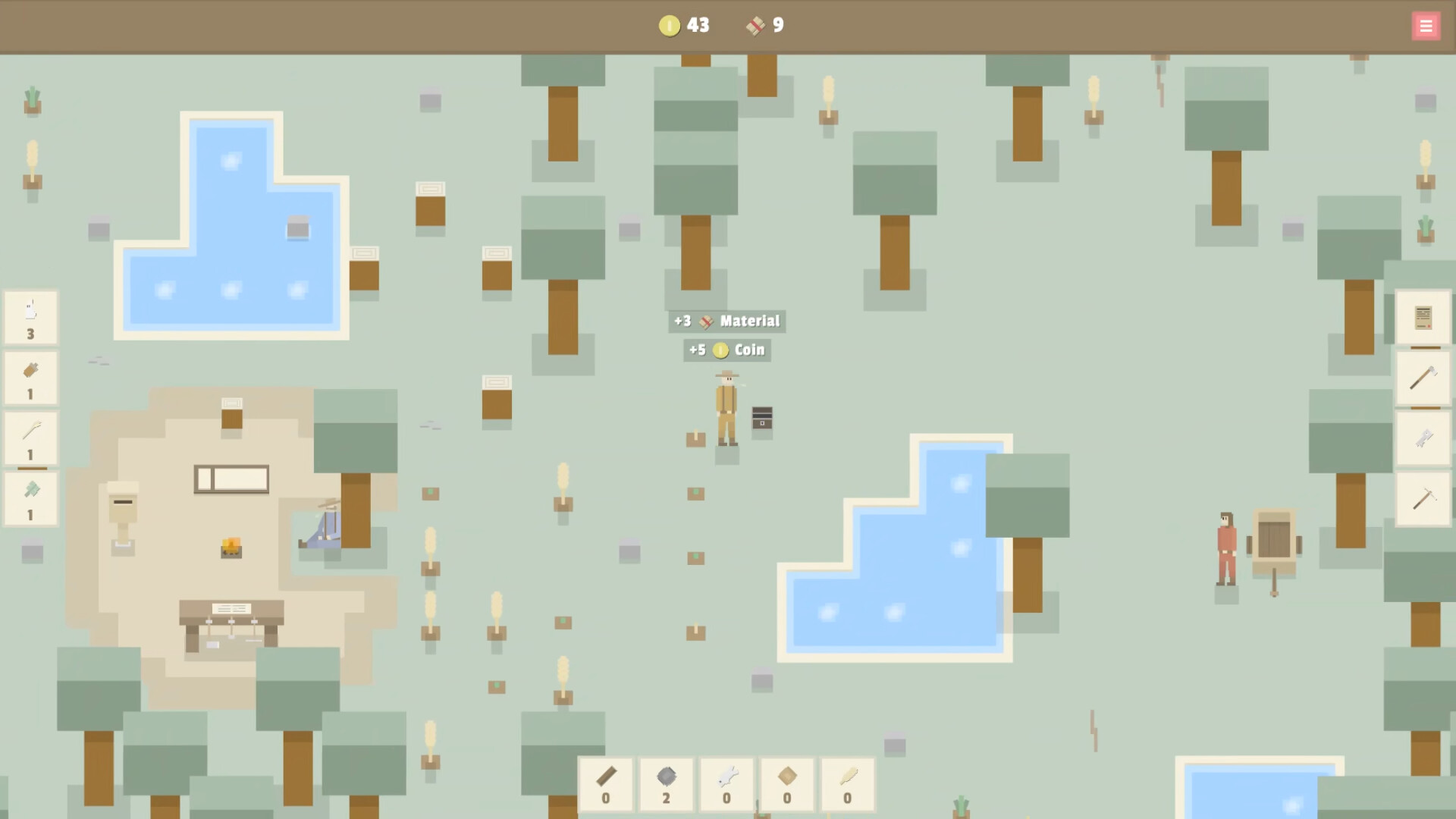Select the wood plank slot showing 0
The width and height of the screenshot is (1456, 819).
pyautogui.click(x=605, y=785)
